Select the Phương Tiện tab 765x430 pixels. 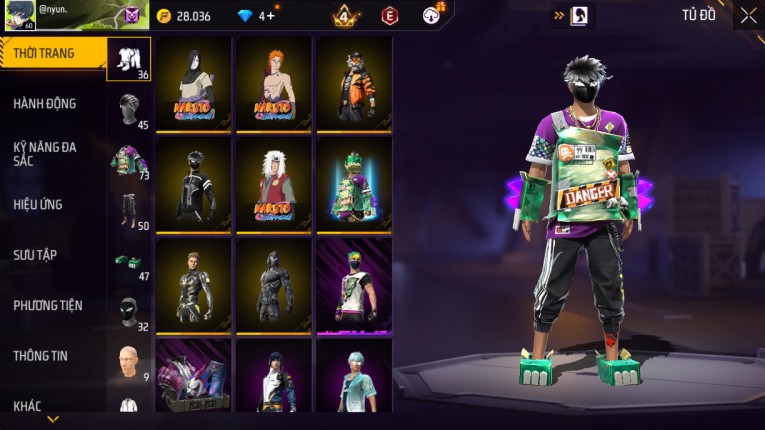tap(48, 306)
